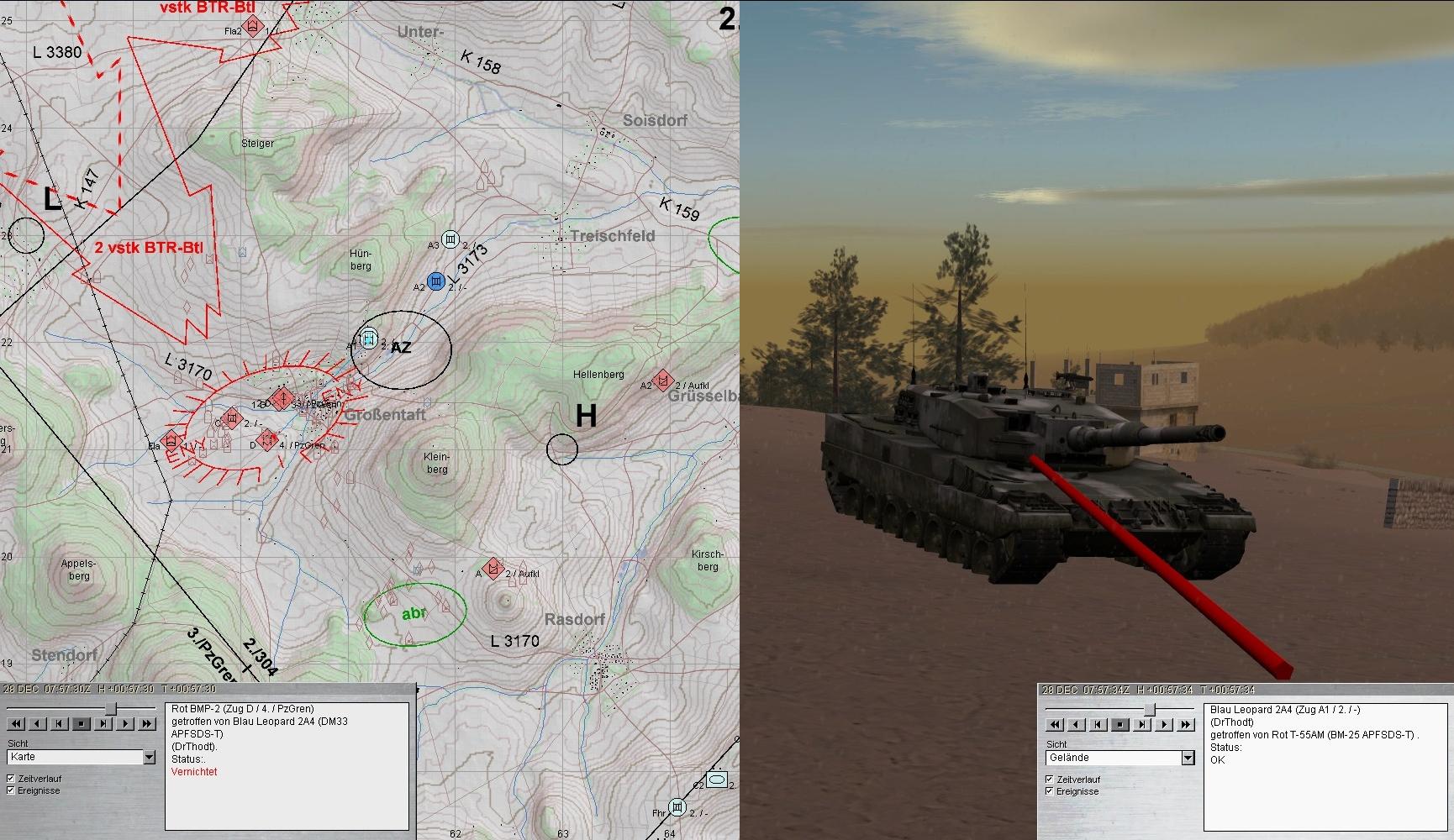1454x840 pixels.
Task: Skip to previous event in Karte panel
Action: coord(60,723)
